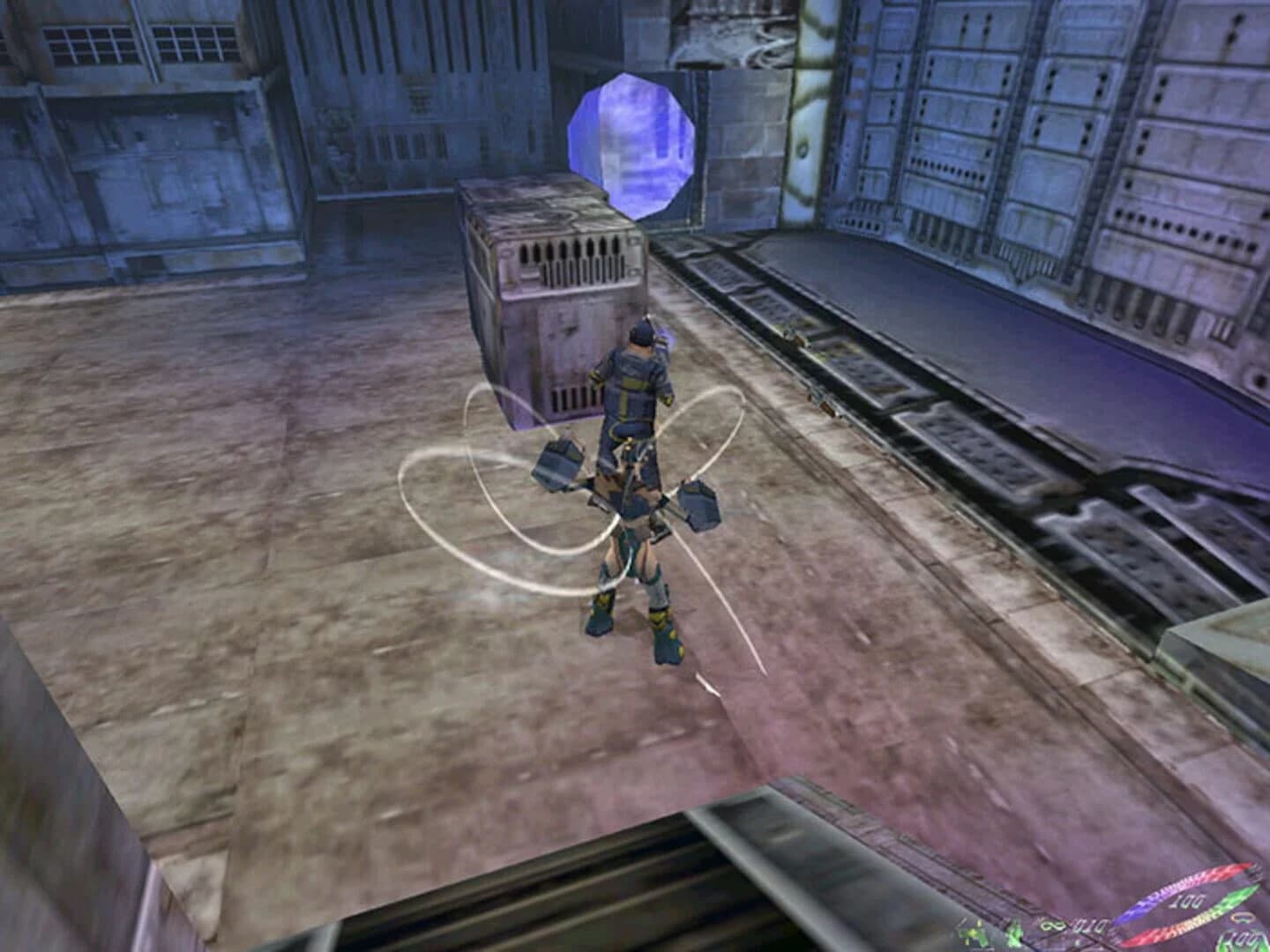Toggle the weapon pack on the character's back

633,379
